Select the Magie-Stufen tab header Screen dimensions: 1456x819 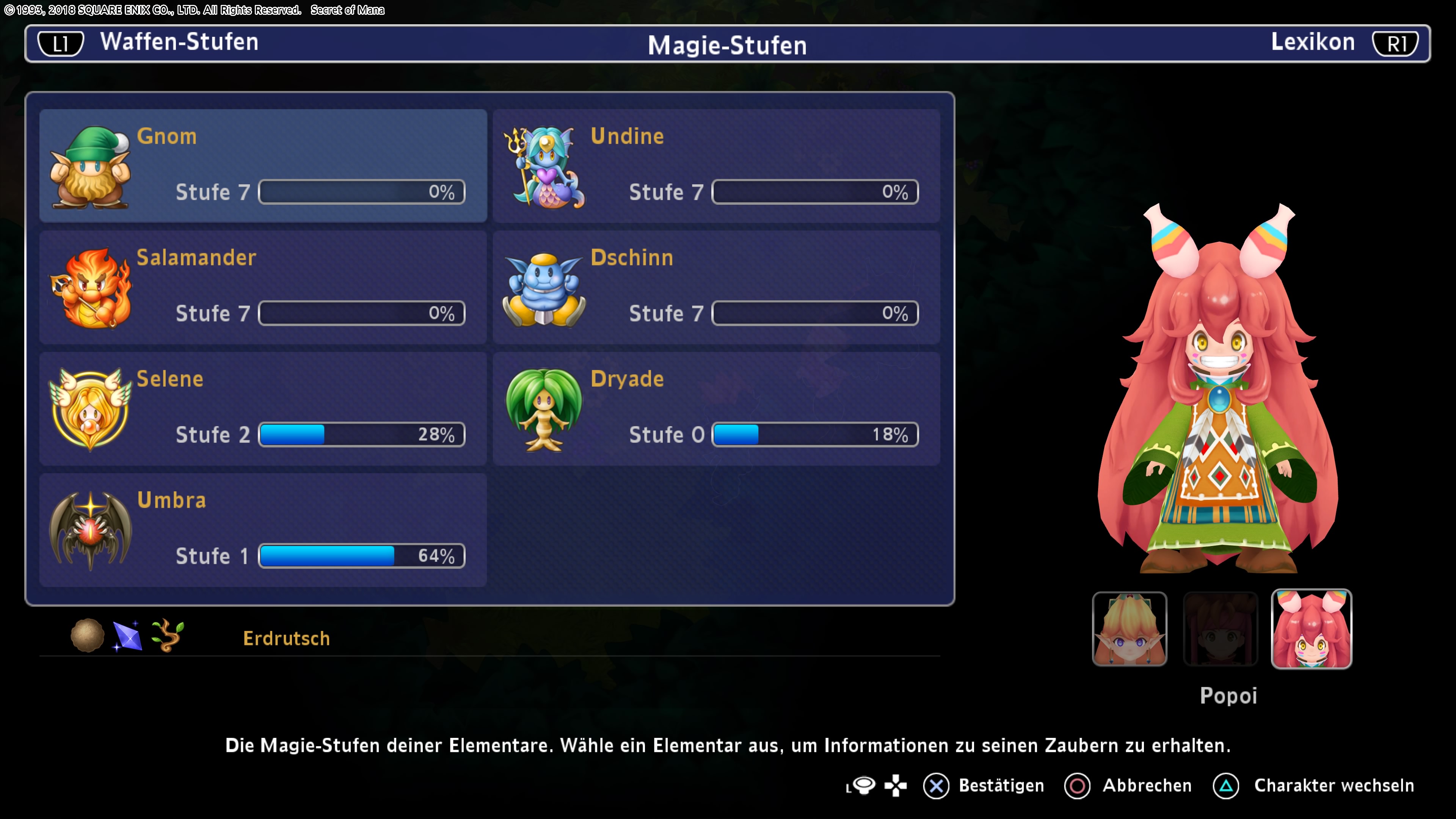727,45
